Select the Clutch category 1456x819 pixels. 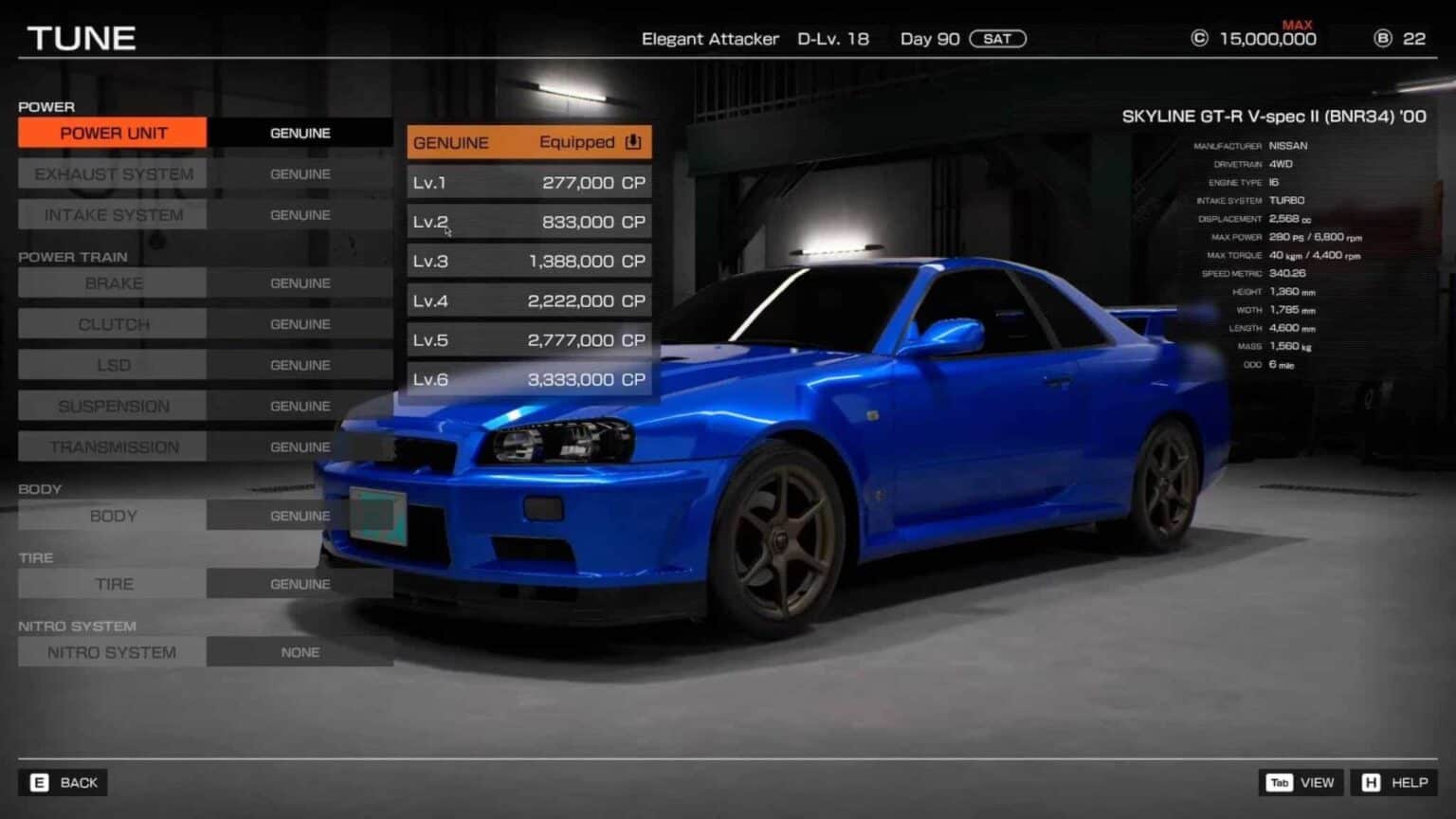(113, 324)
